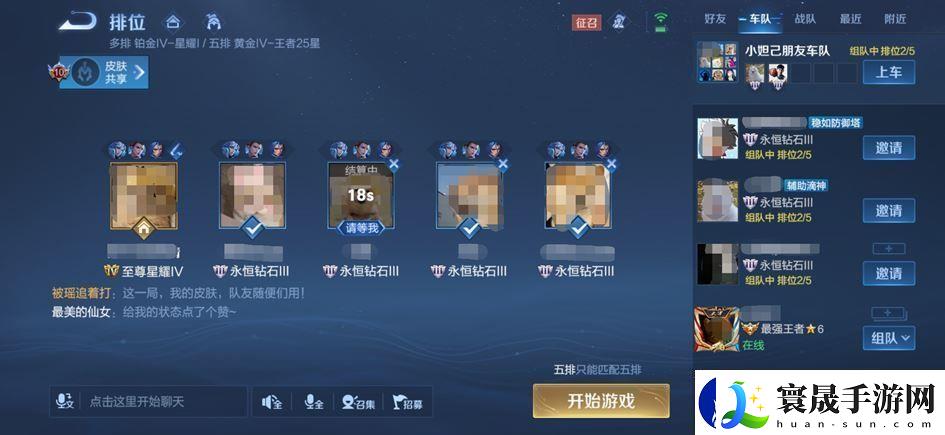Select the 车队 tab
Screen dimensions: 945x435
point(759,19)
